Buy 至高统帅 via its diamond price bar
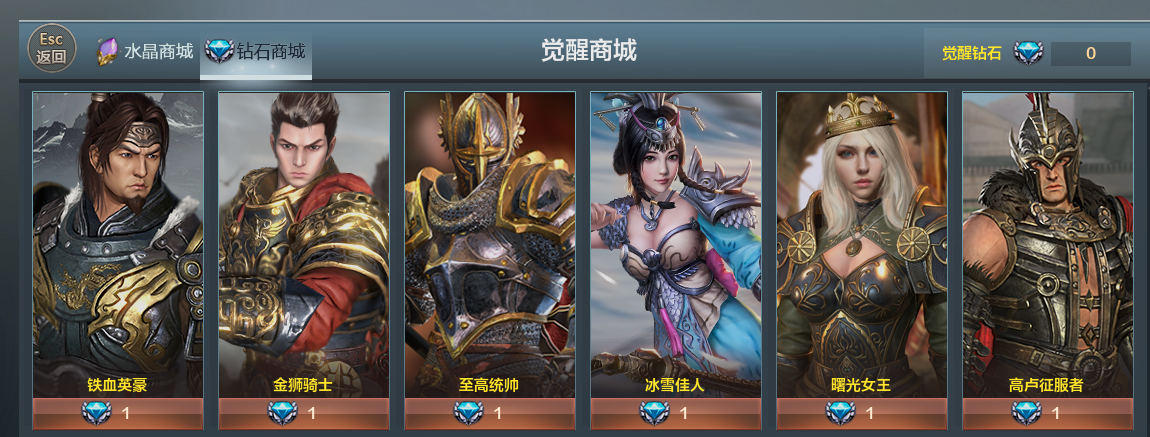Image resolution: width=1150 pixels, height=437 pixels. click(490, 413)
